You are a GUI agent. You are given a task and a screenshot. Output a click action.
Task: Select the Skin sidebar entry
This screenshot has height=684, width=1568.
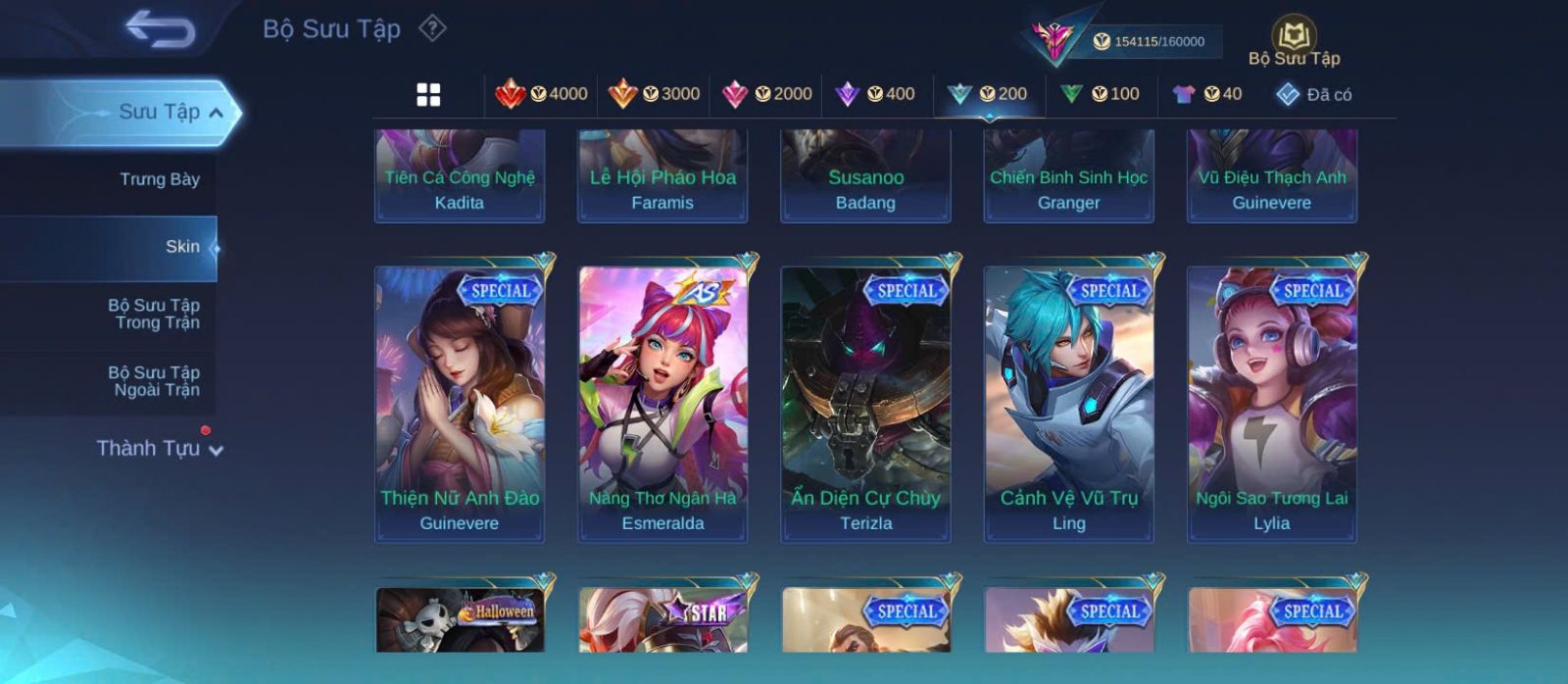coord(182,247)
